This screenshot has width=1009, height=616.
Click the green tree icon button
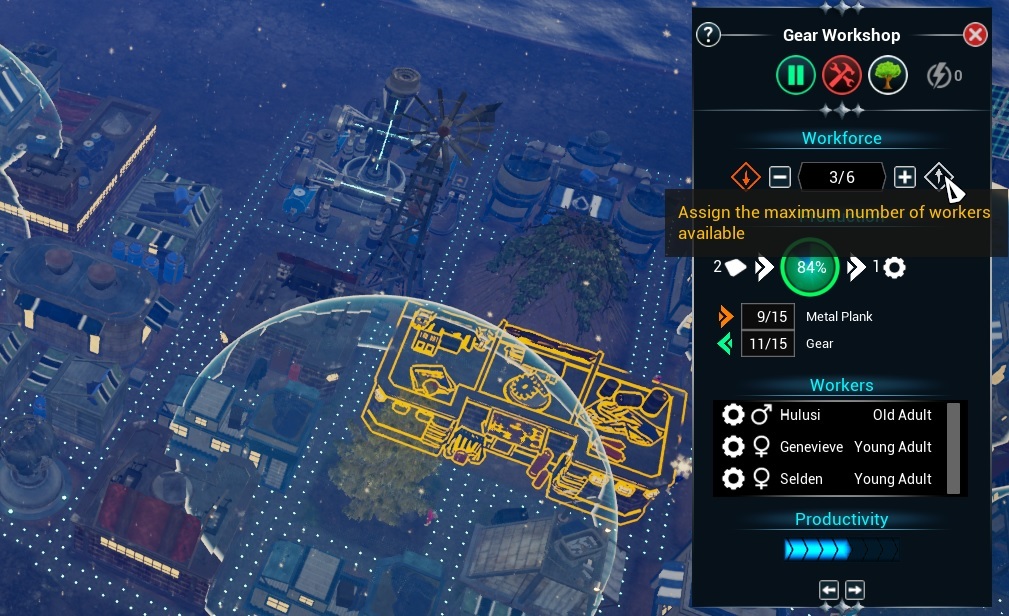coord(887,75)
